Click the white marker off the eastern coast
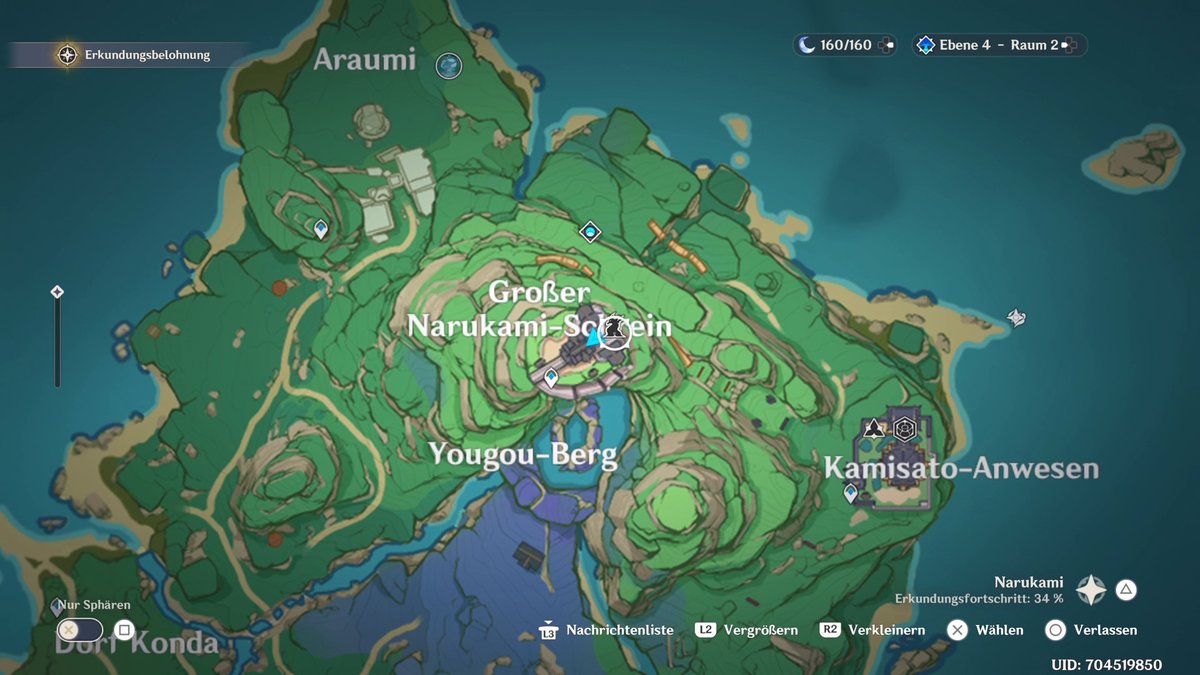 [1017, 317]
